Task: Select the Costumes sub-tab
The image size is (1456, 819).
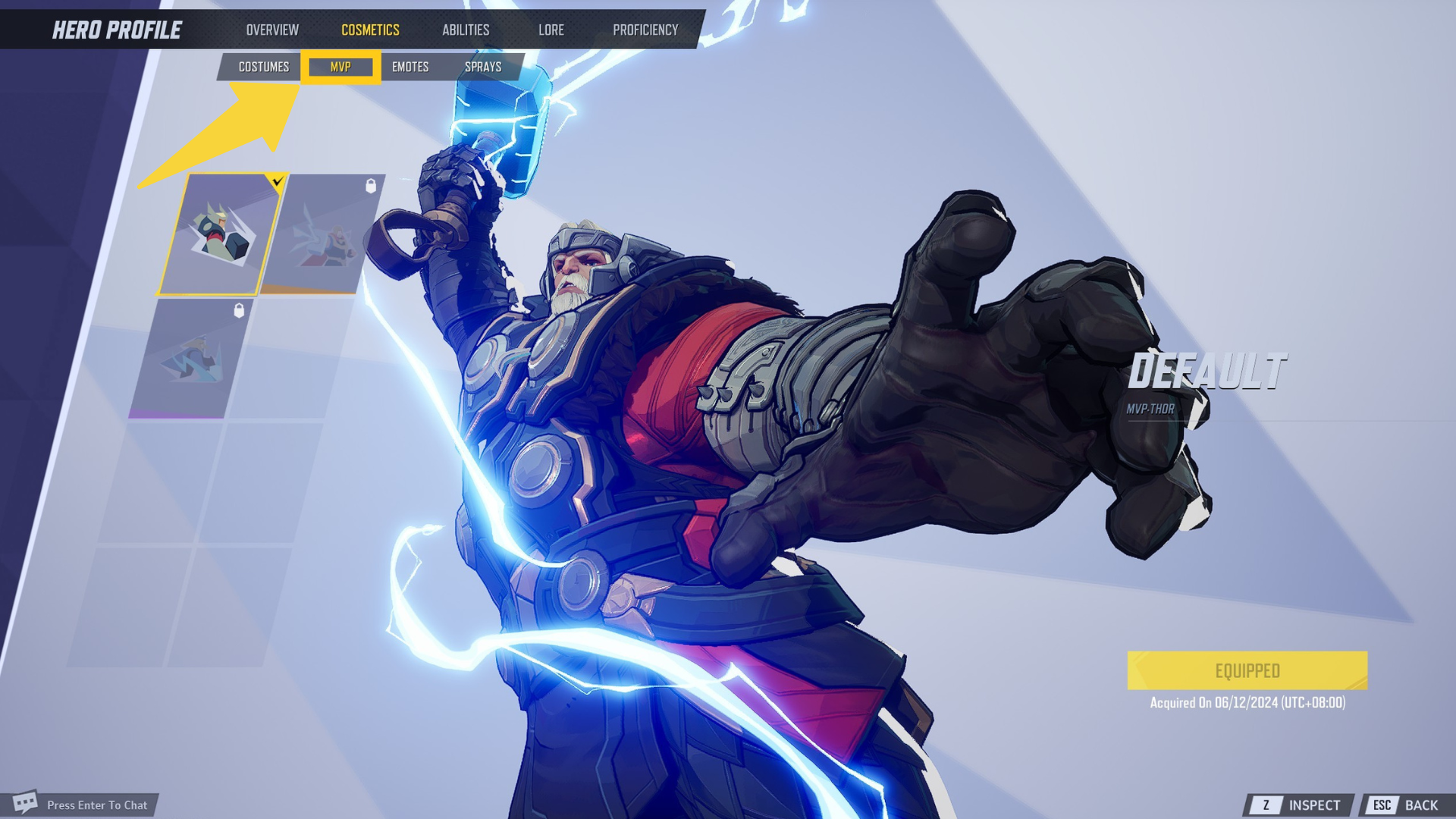Action: [x=263, y=67]
